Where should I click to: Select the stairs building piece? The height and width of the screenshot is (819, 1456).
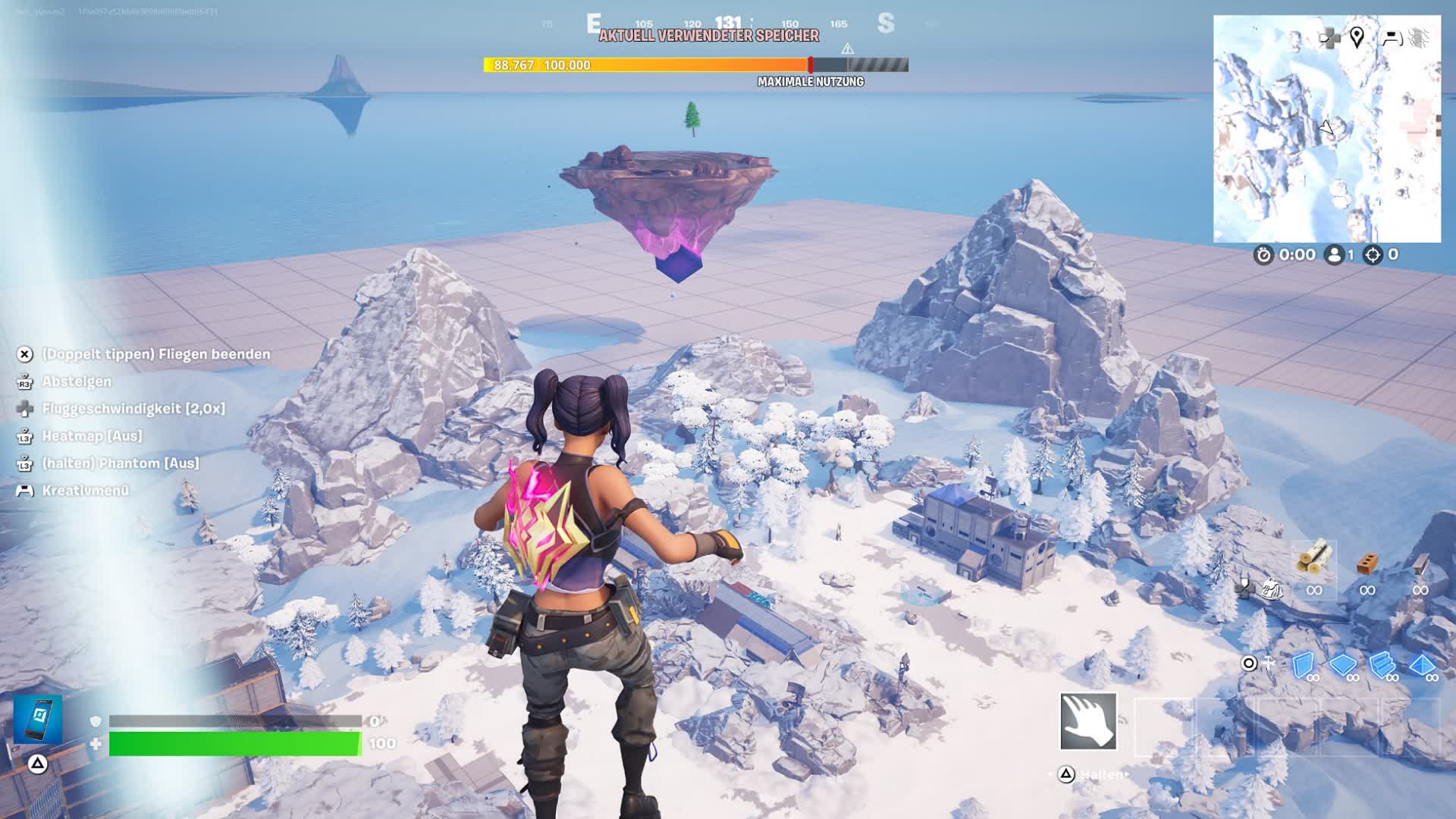click(1382, 665)
